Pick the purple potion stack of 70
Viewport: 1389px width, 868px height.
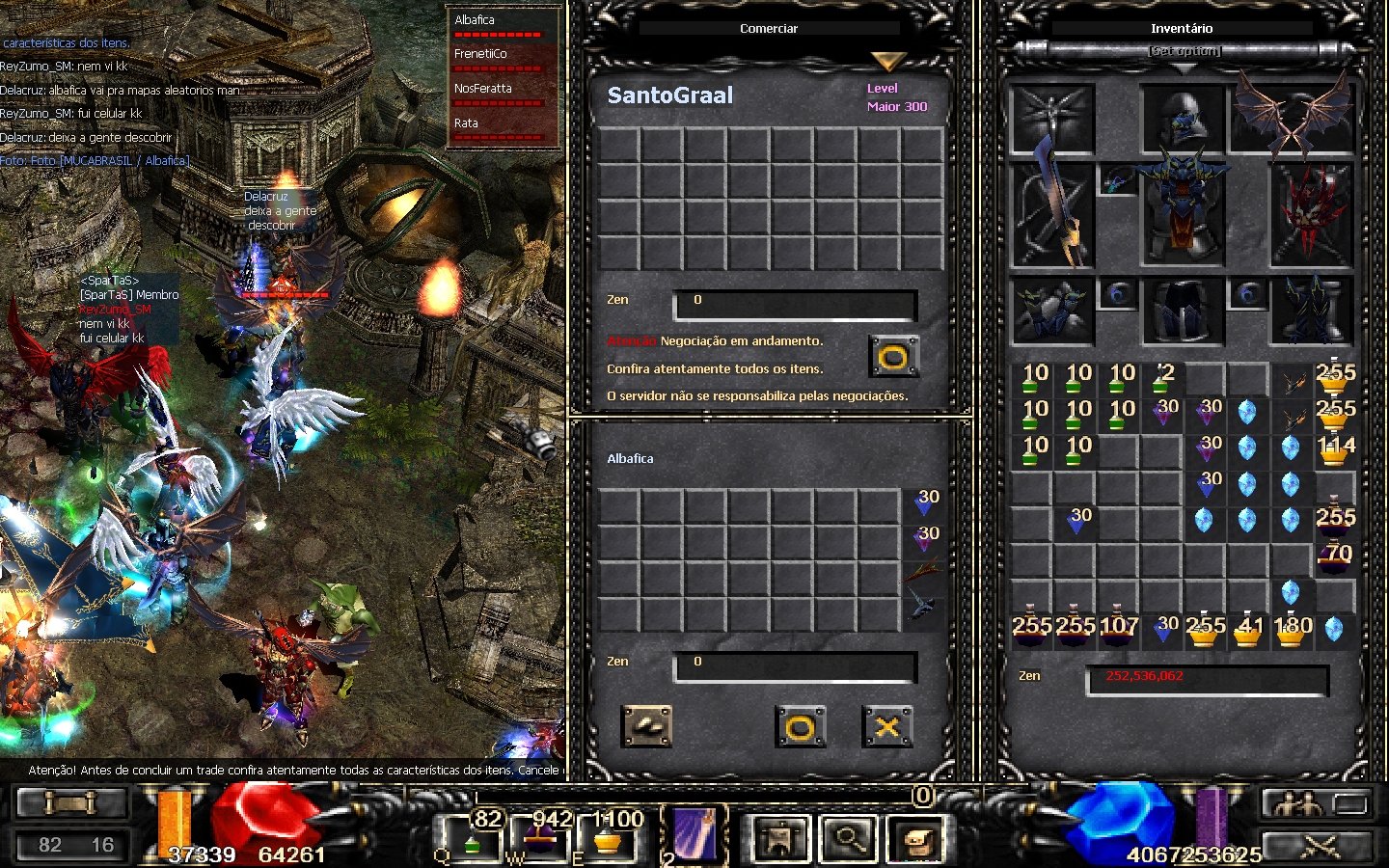pyautogui.click(x=1335, y=557)
